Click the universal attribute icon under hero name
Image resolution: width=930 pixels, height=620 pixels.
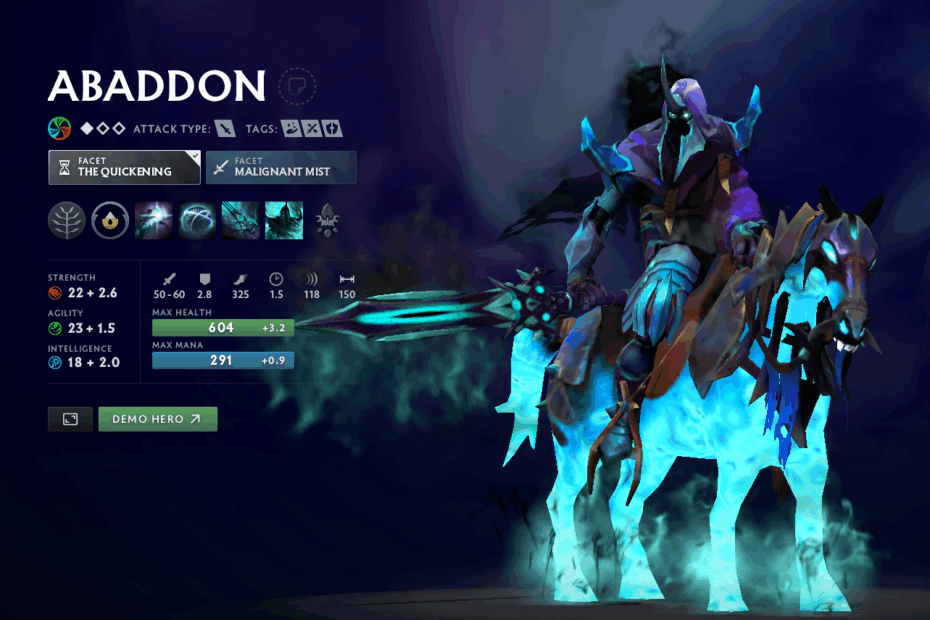coord(60,128)
